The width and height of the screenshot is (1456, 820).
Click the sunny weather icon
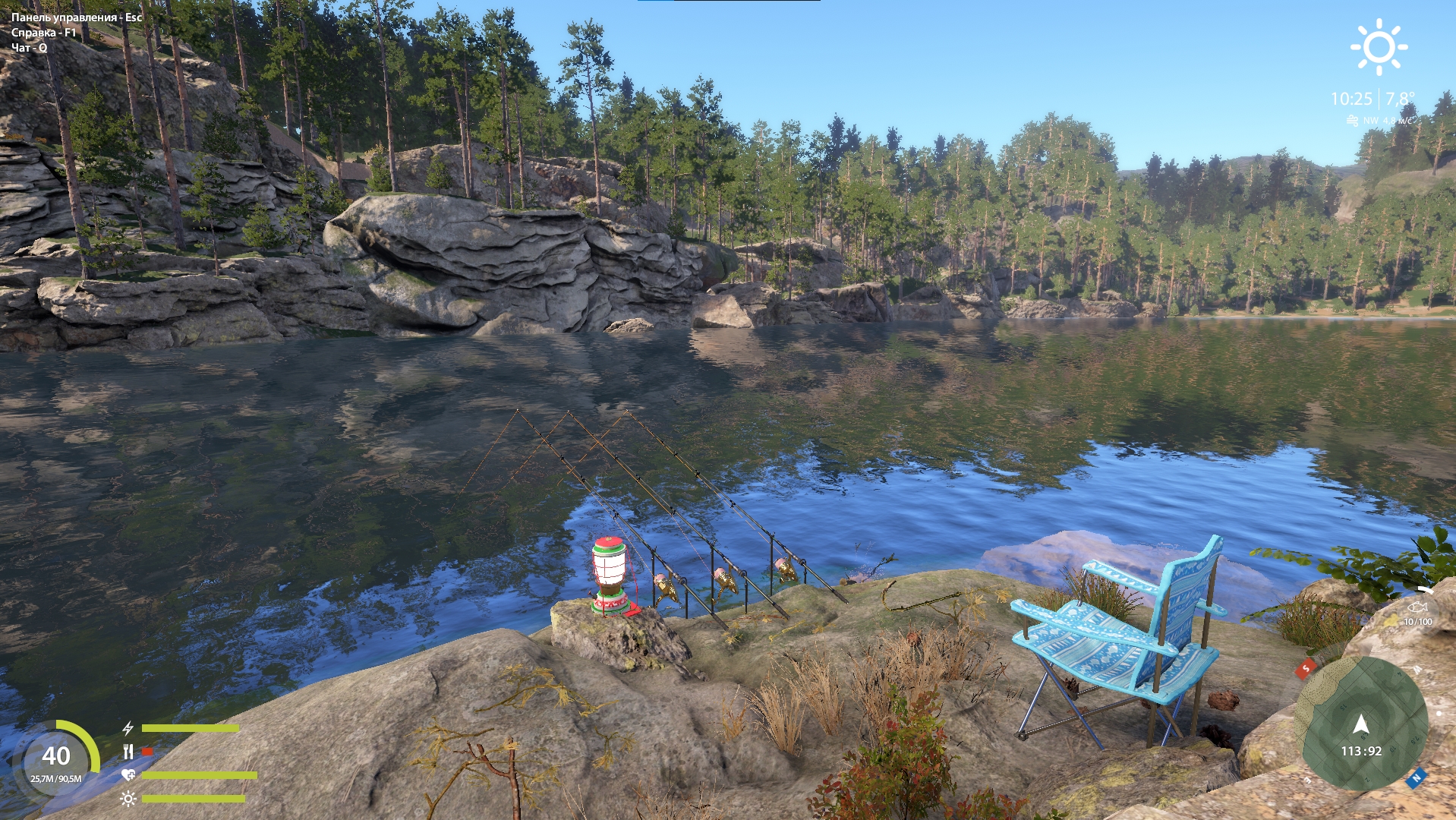[x=1379, y=47]
